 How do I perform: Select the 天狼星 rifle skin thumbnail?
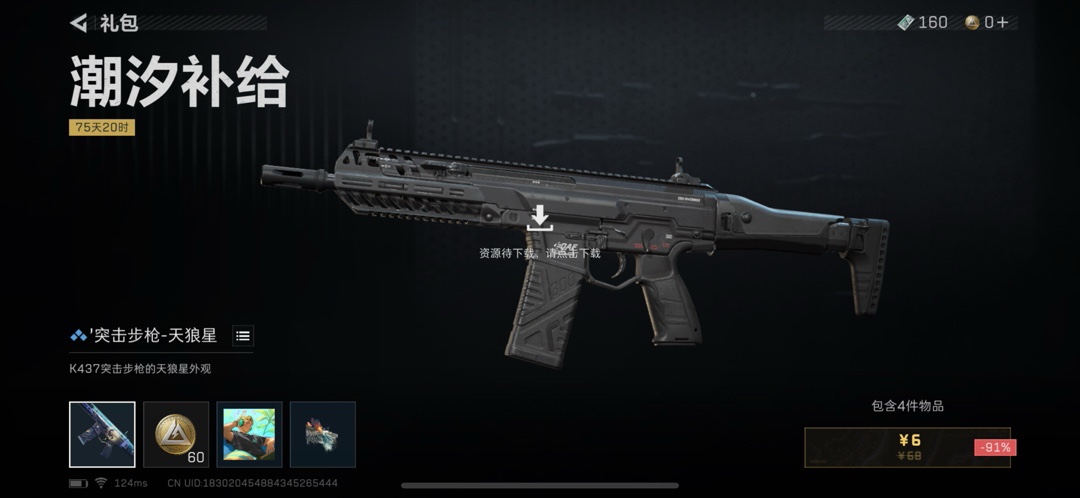[x=102, y=435]
